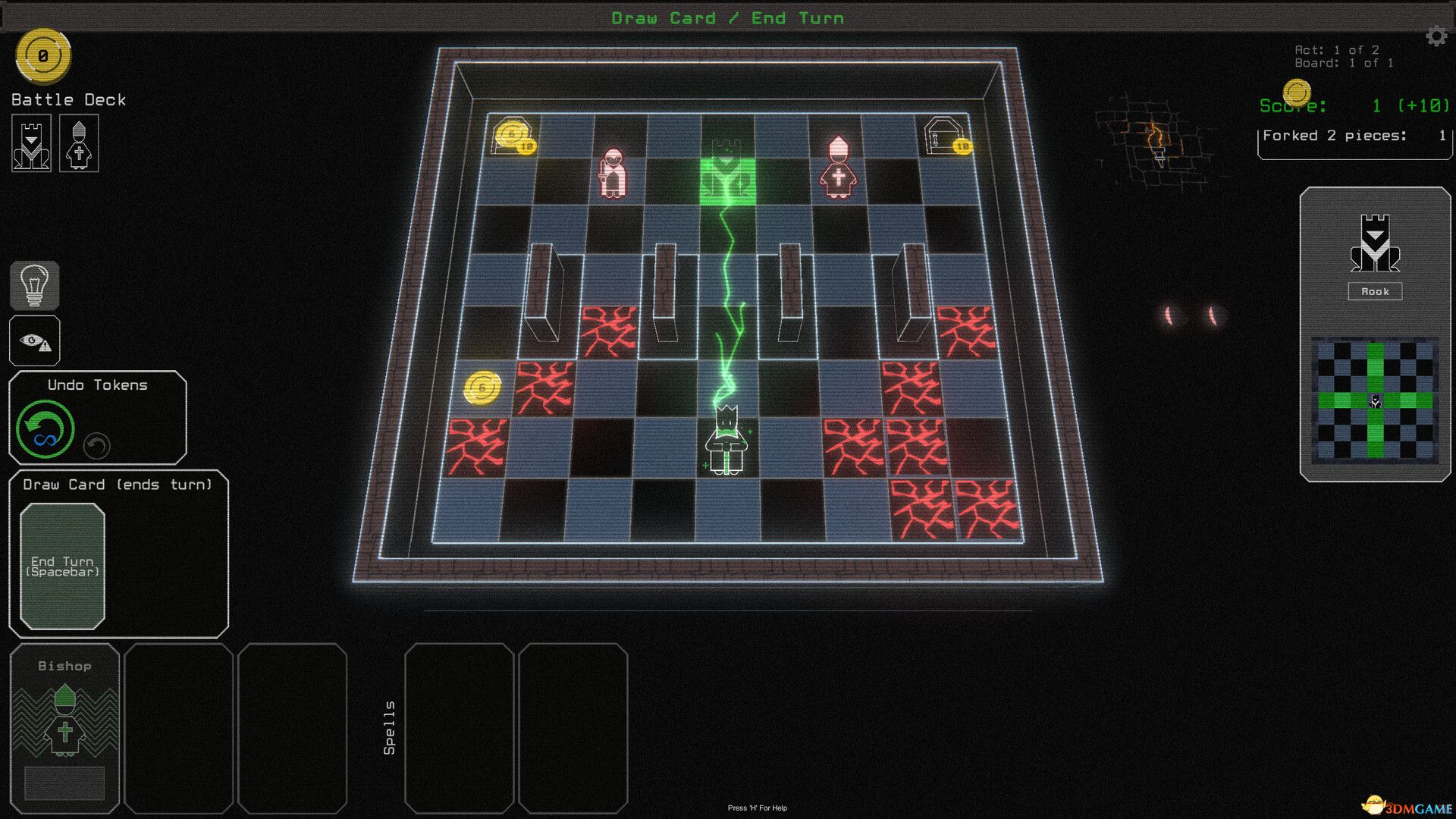
Task: Click the End Turn Spacebar card
Action: pos(61,566)
